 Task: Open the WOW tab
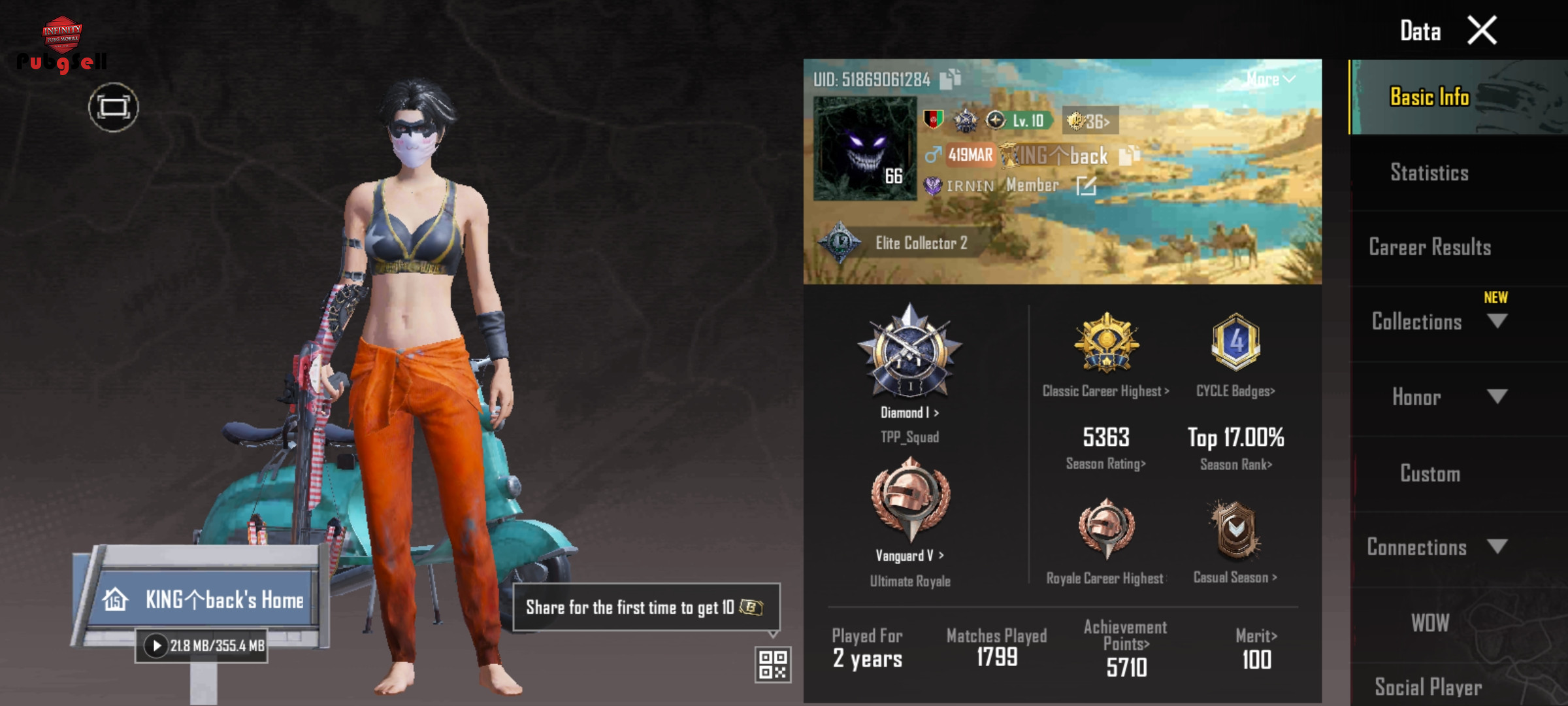1429,622
